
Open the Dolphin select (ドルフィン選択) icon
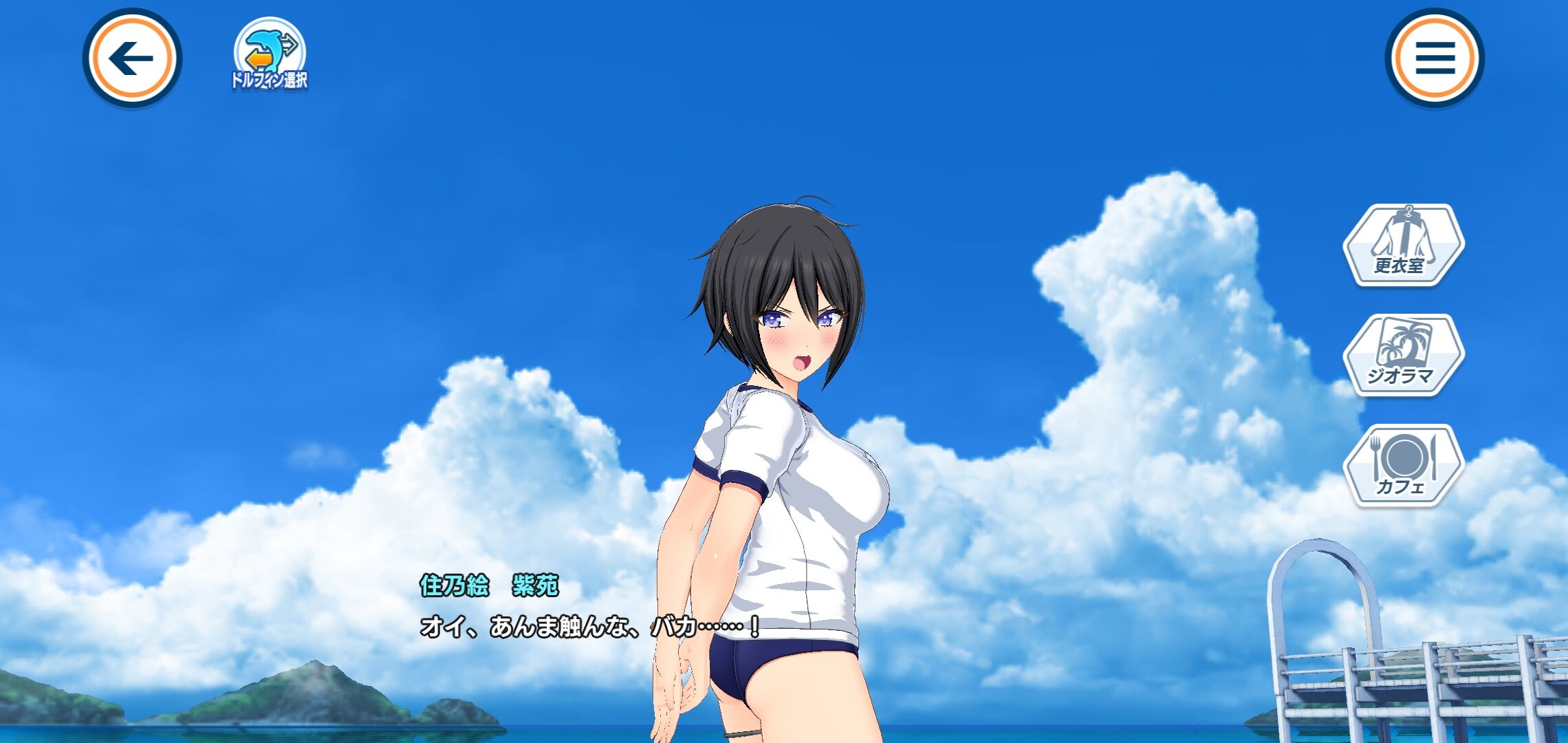270,55
